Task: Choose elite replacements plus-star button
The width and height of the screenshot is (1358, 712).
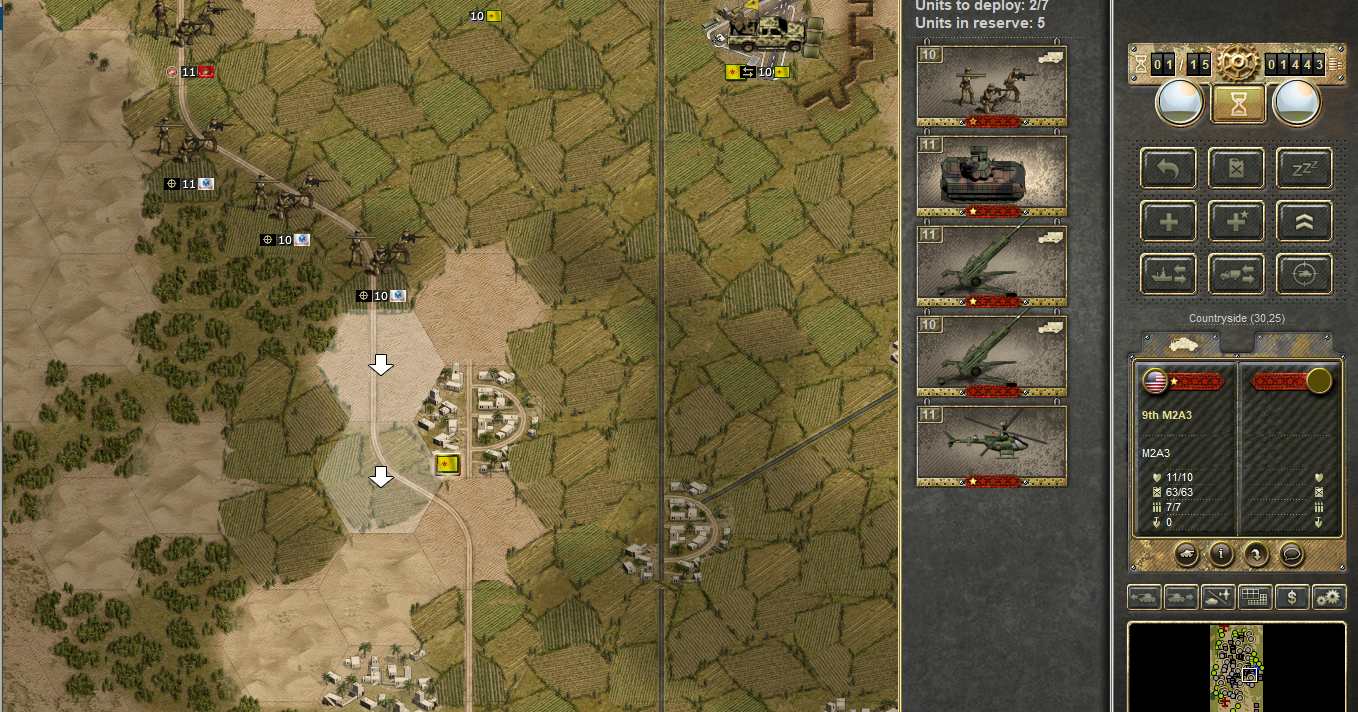Action: (1237, 221)
